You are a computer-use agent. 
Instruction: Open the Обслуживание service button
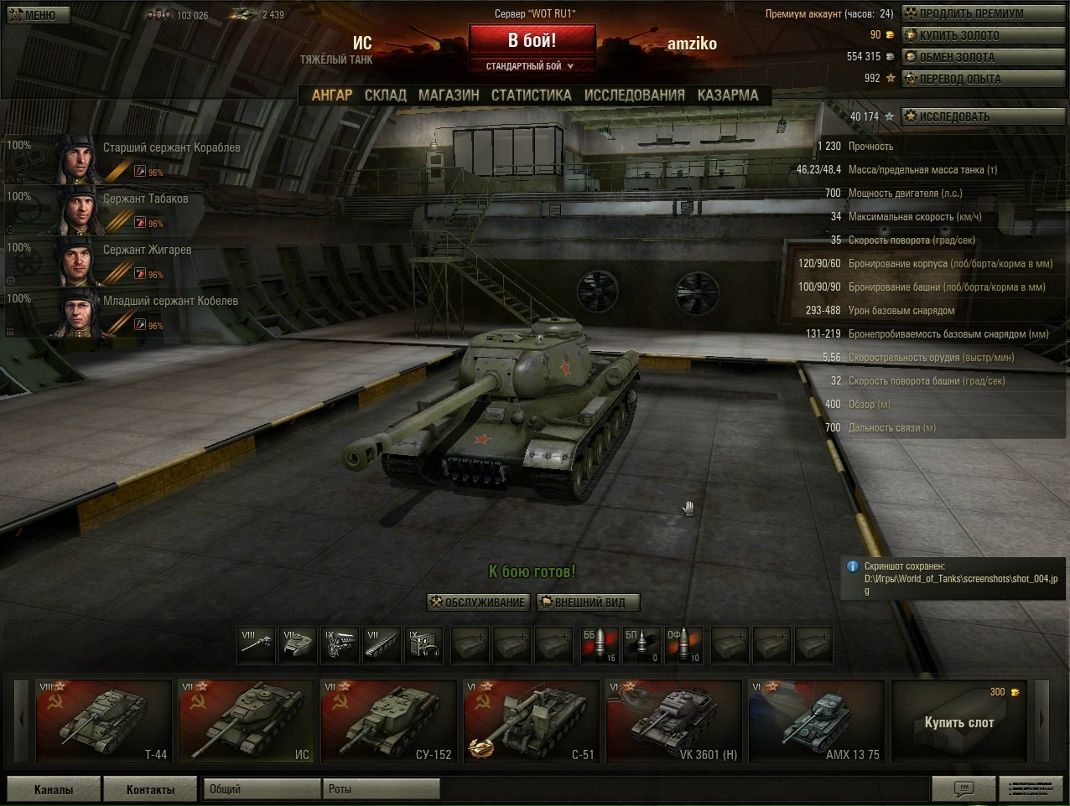tap(478, 602)
